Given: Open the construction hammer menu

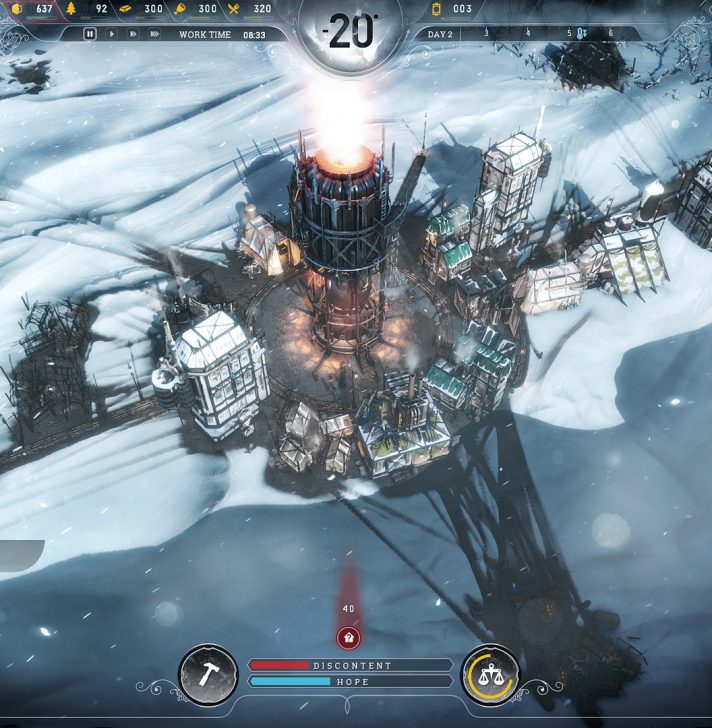Looking at the screenshot, I should click(x=208, y=675).
